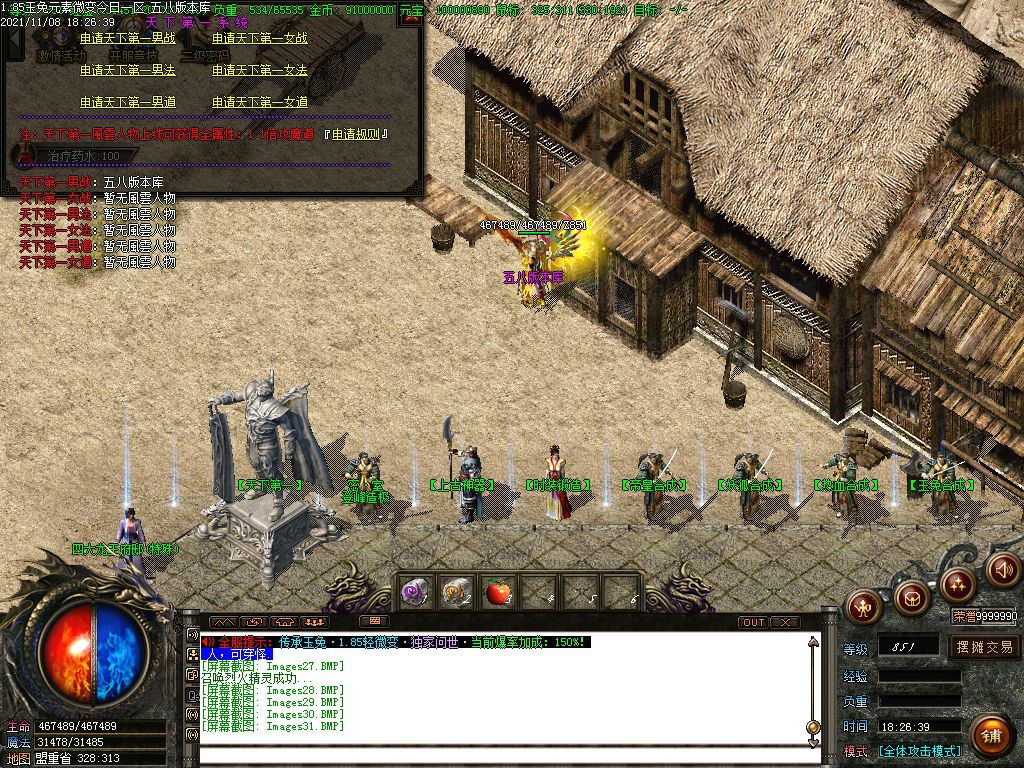Toggle sound with the speaker icon
This screenshot has height=768, width=1024.
pyautogui.click(x=1002, y=570)
